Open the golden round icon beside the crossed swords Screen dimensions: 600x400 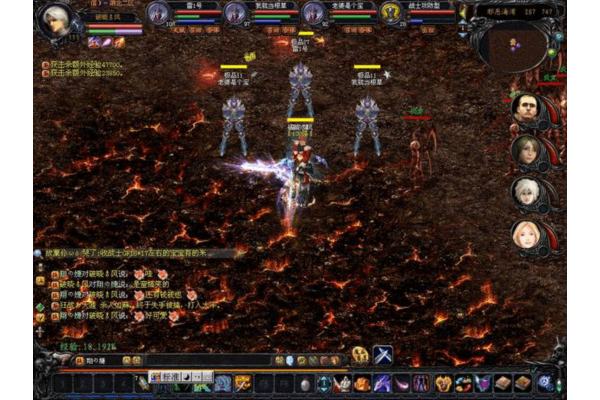point(360,355)
